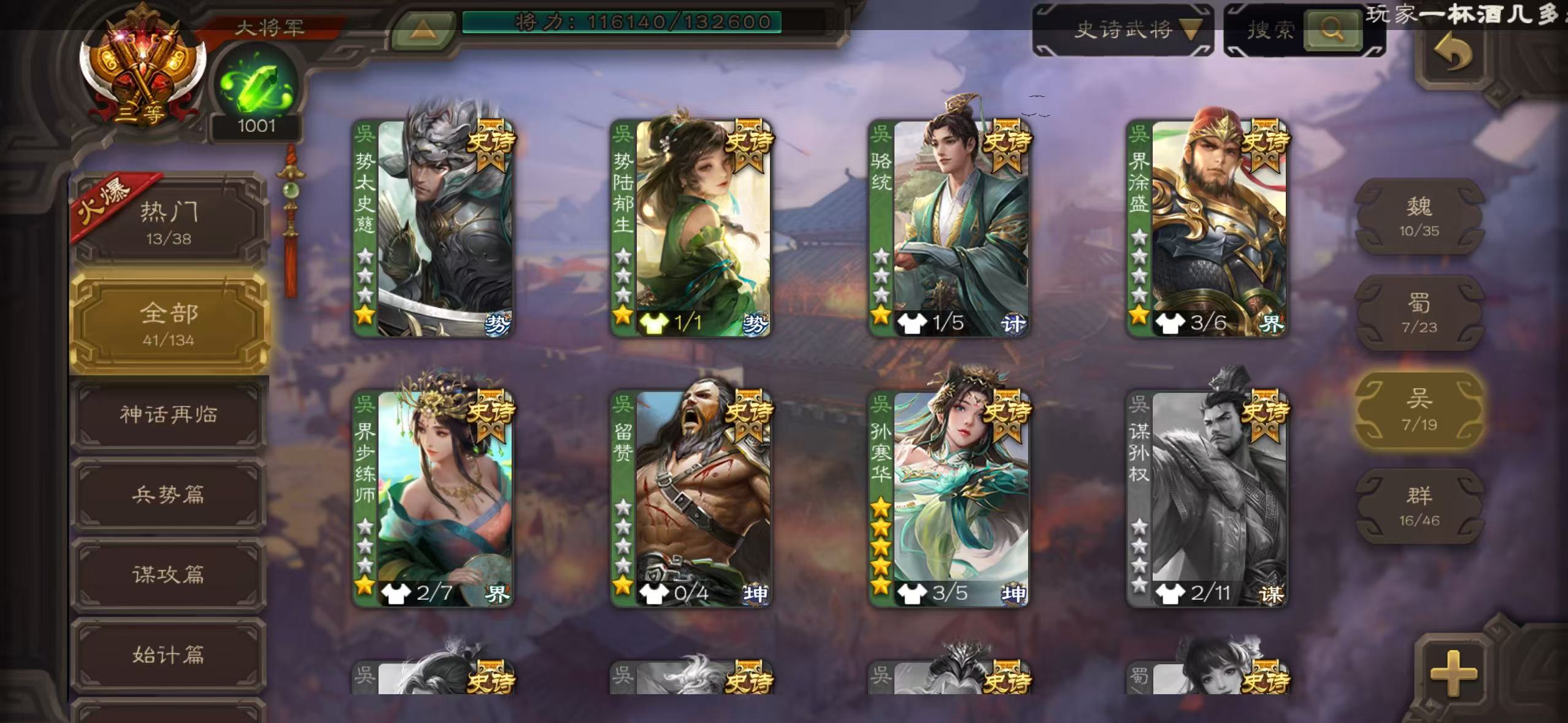View the 留赞 general card

click(691, 499)
